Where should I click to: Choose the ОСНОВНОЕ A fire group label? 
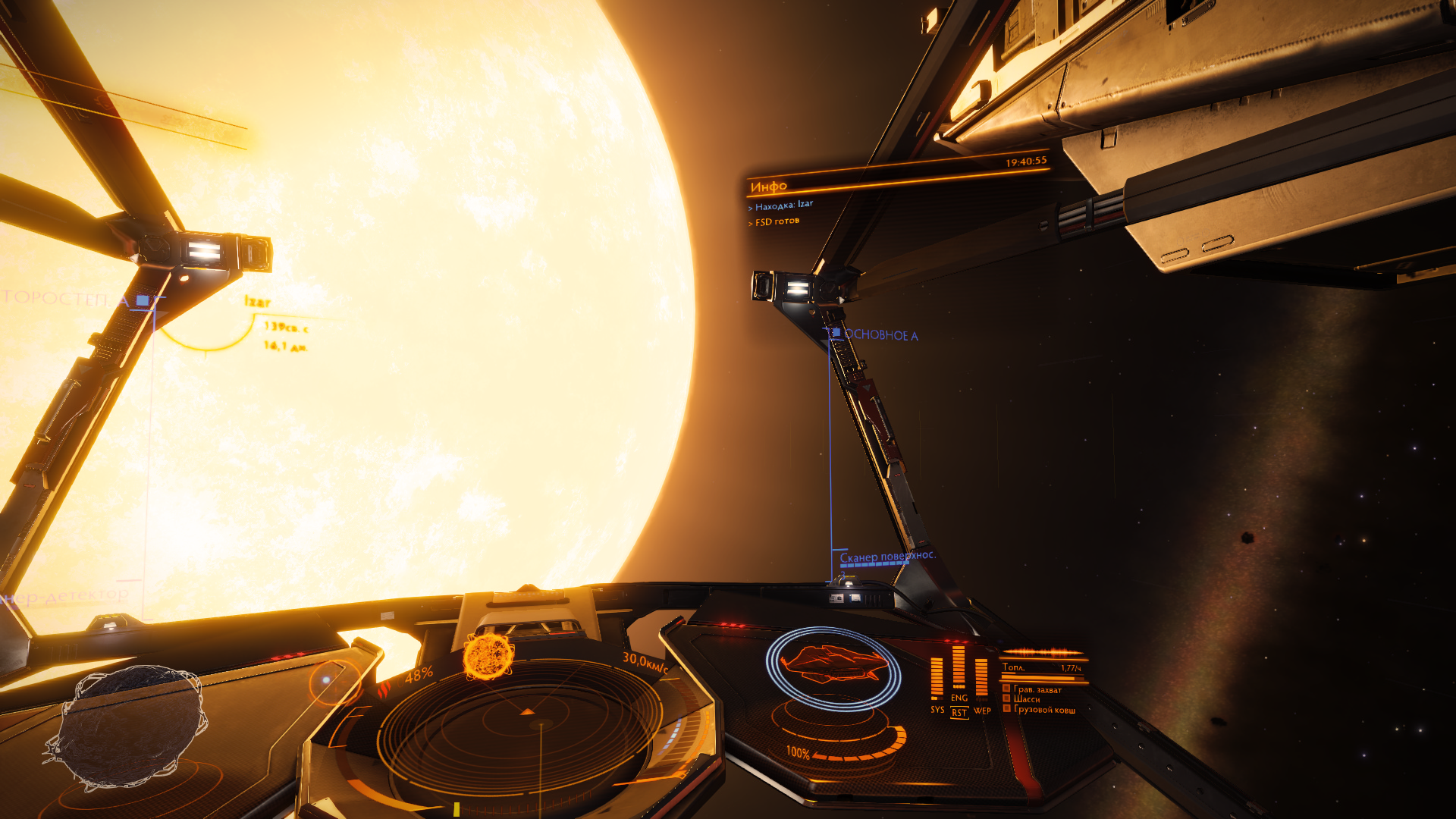[880, 335]
